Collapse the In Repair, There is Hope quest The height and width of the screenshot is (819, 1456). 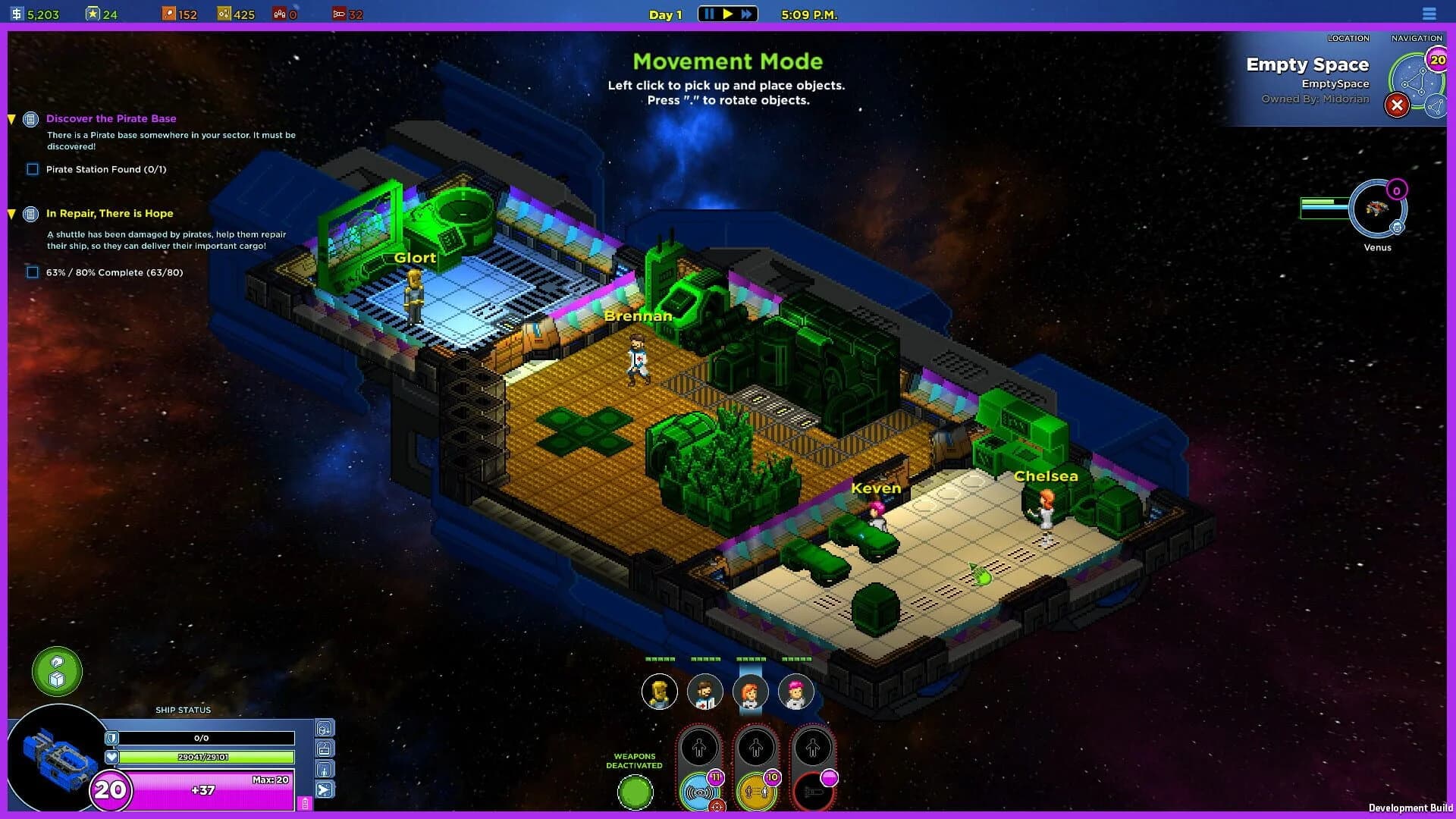pyautogui.click(x=11, y=213)
